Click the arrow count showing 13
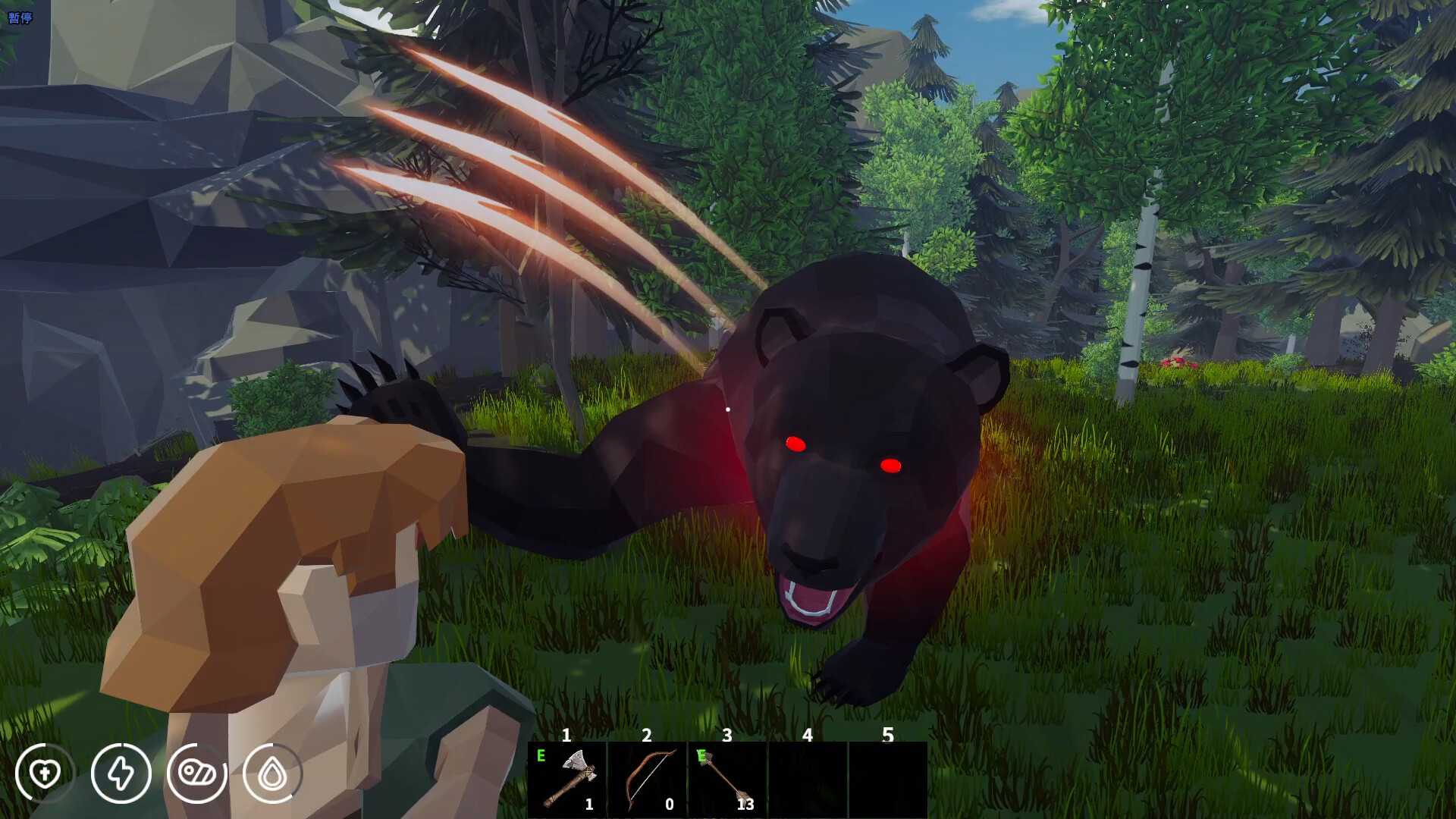This screenshot has height=819, width=1456. (745, 806)
